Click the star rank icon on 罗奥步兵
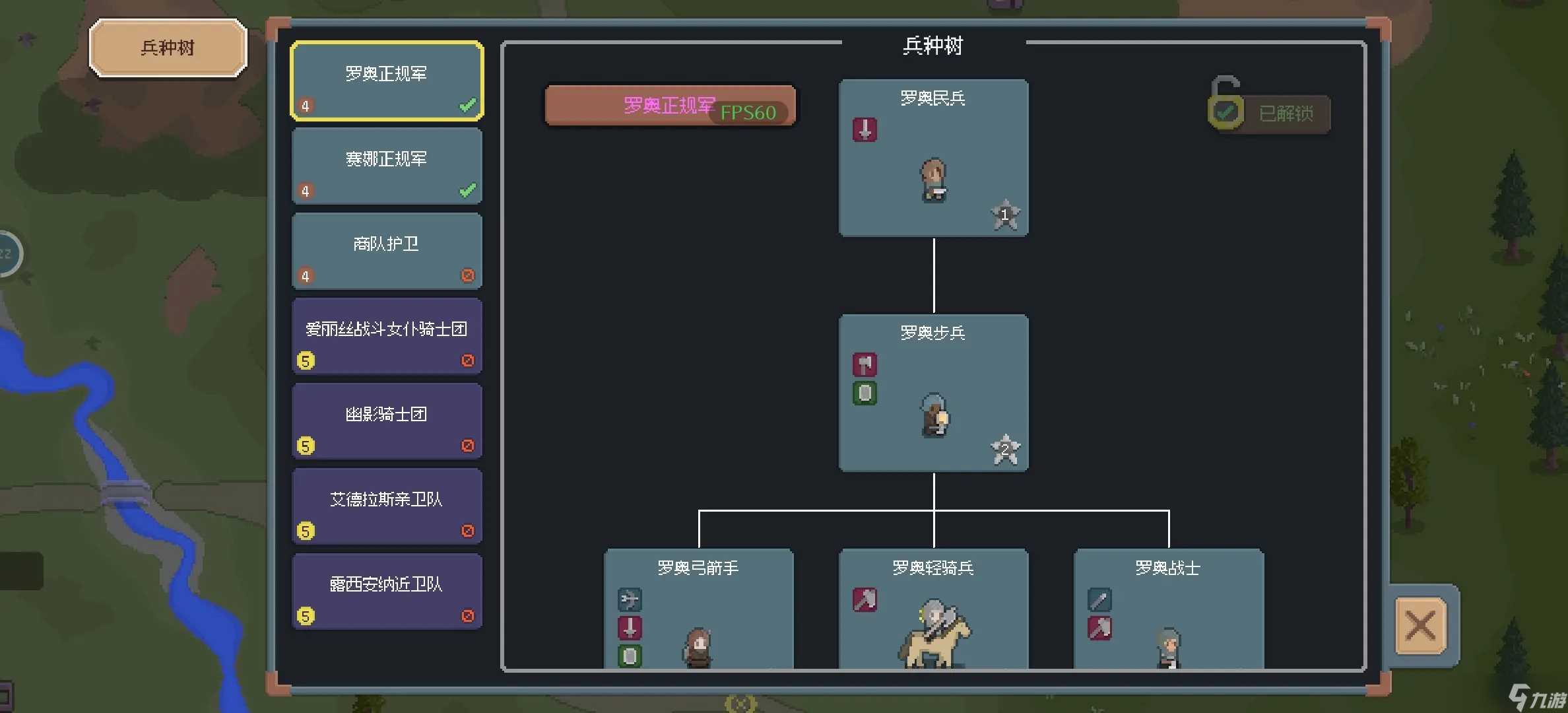Image resolution: width=1568 pixels, height=713 pixels. point(1006,448)
